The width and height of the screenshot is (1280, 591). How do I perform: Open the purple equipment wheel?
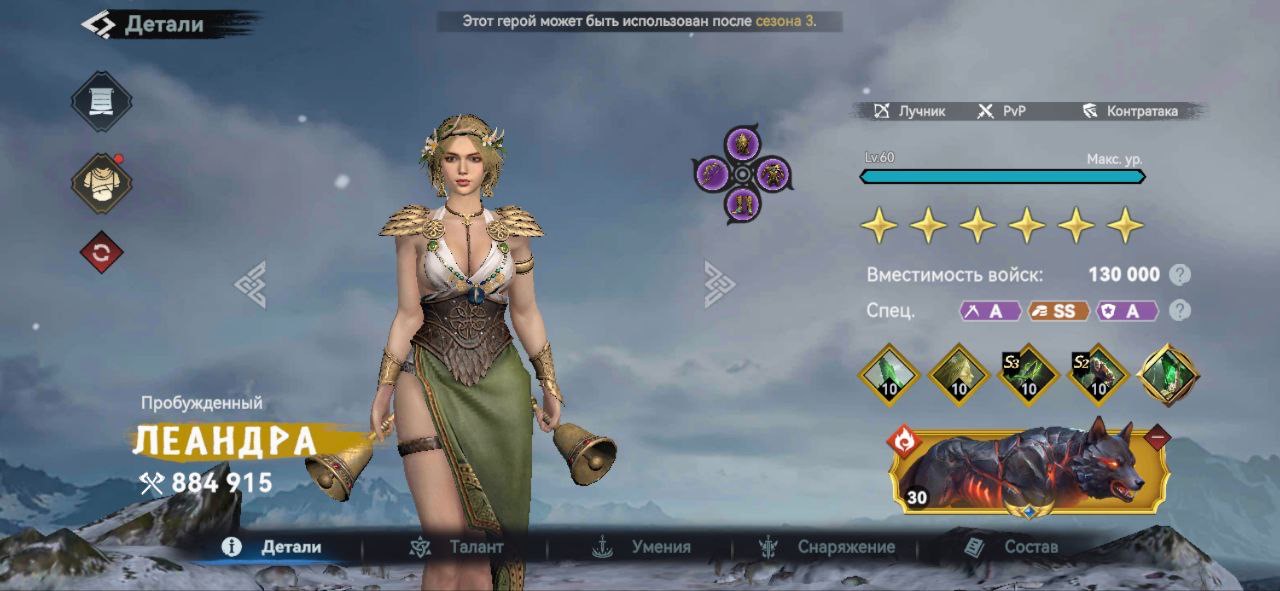pos(742,175)
